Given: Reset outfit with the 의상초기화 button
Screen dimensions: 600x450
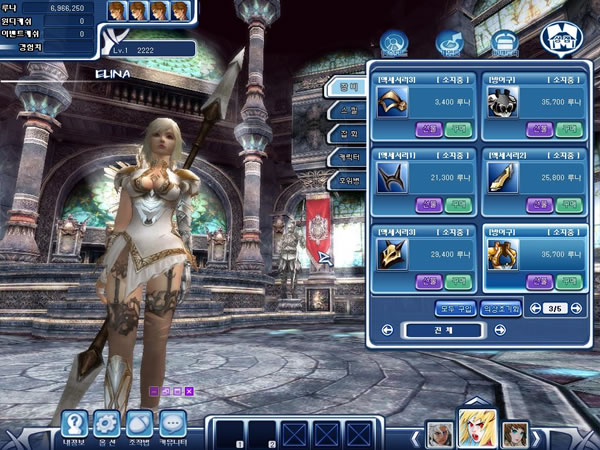Looking at the screenshot, I should click(x=500, y=308).
